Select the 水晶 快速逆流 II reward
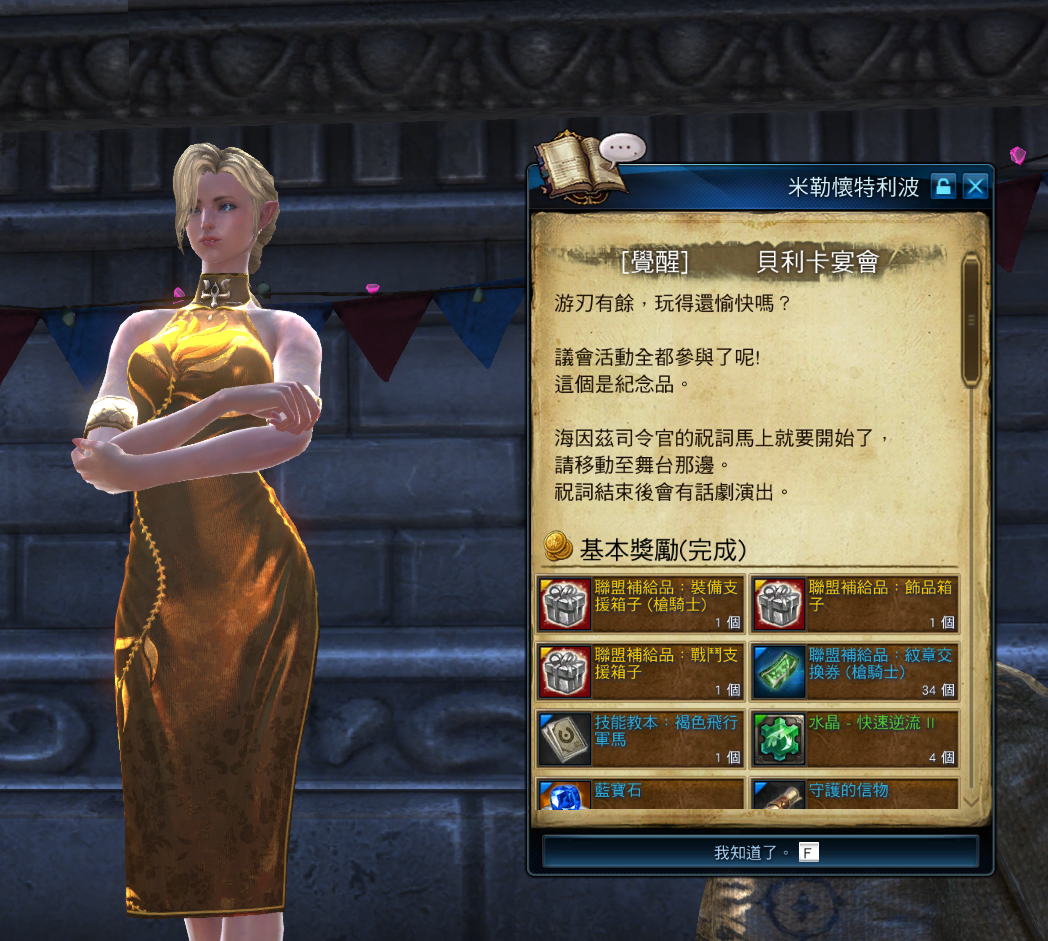The height and width of the screenshot is (941, 1048). coord(854,739)
